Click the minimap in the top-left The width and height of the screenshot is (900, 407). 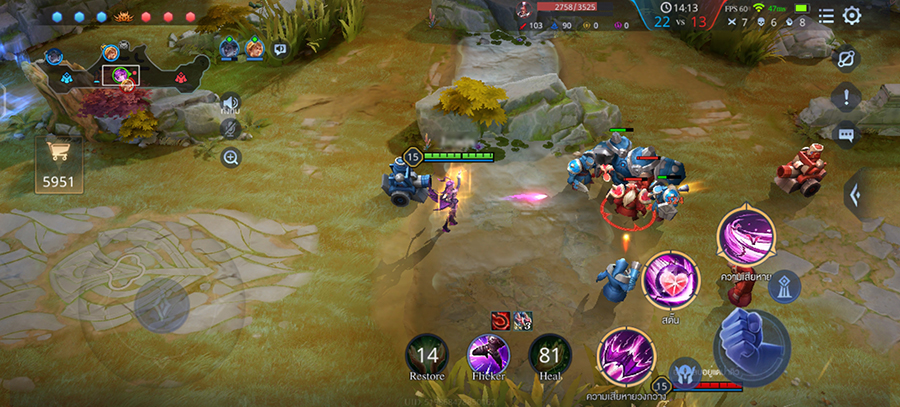coord(125,73)
